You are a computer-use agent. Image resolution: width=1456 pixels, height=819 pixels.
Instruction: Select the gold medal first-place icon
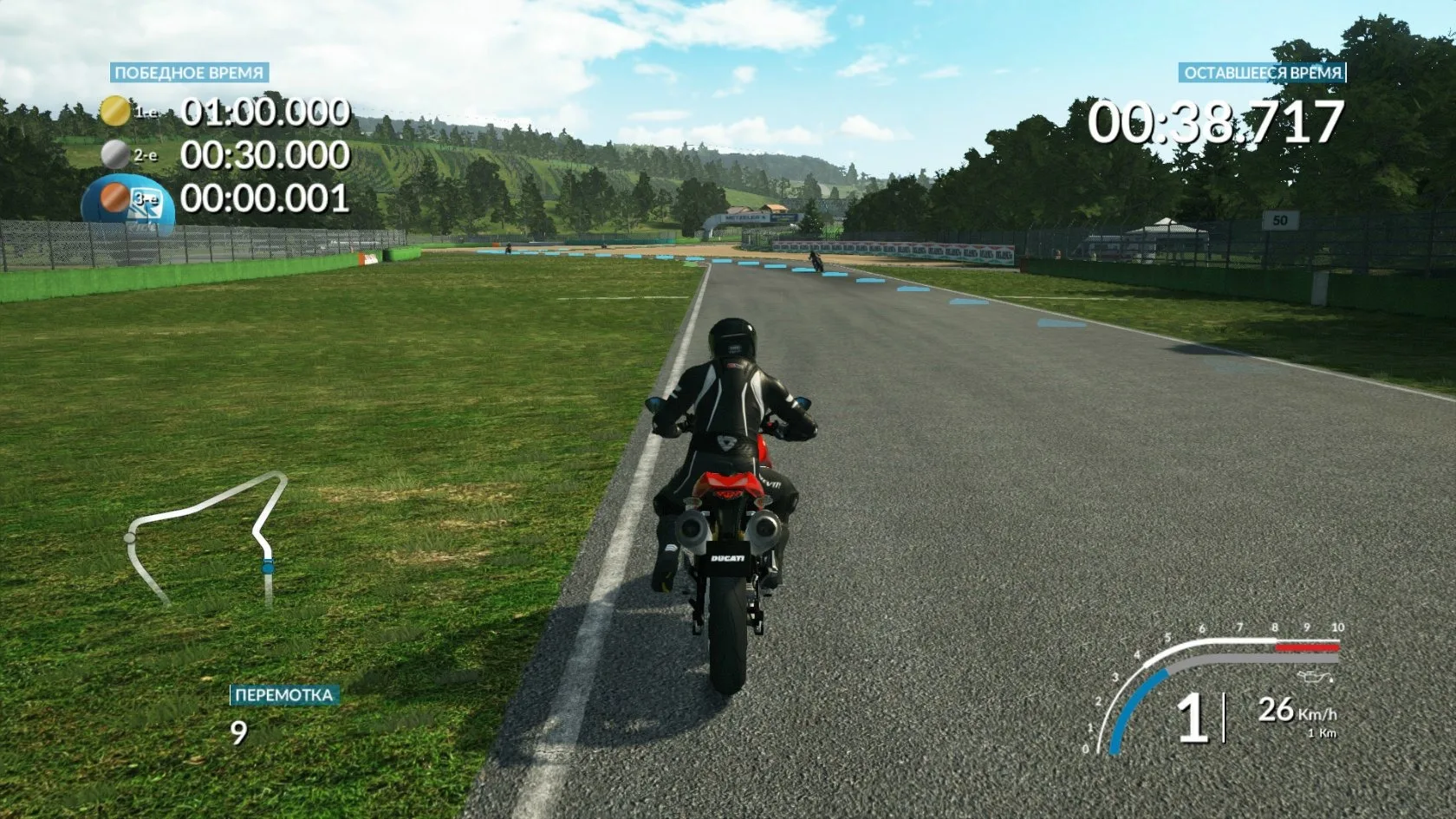coord(114,111)
